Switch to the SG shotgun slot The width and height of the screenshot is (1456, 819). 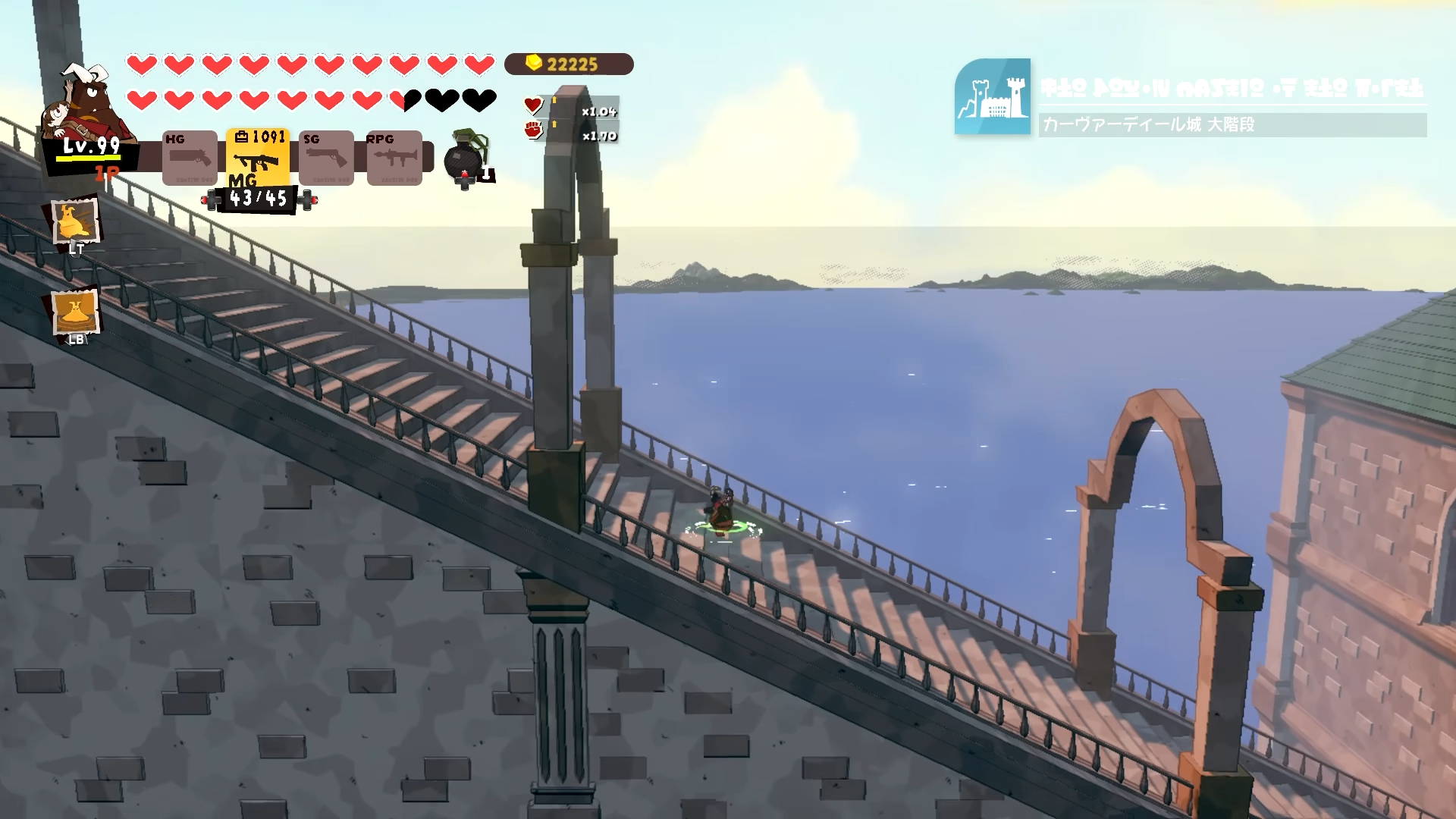pos(326,158)
